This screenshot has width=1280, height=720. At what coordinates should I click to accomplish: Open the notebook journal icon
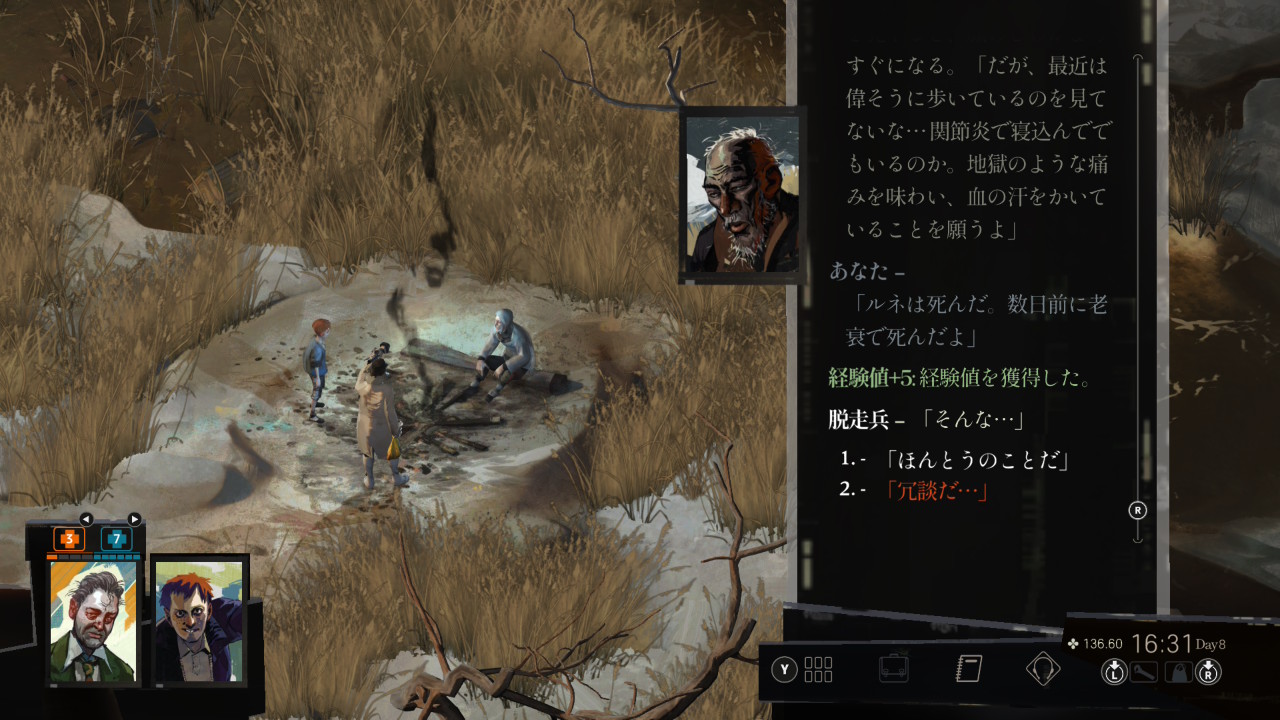pos(968,669)
